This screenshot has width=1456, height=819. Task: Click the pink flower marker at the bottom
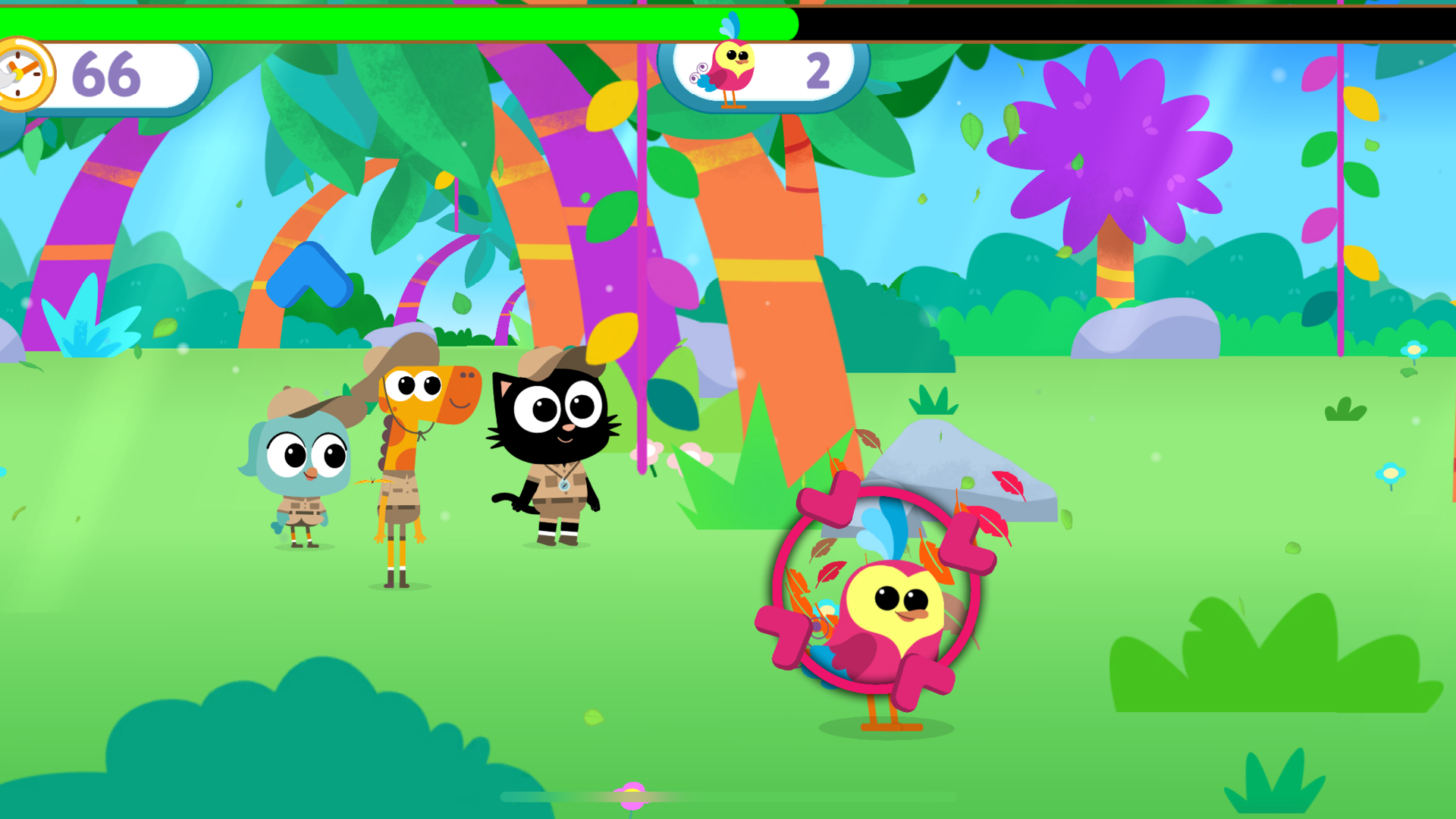click(629, 795)
